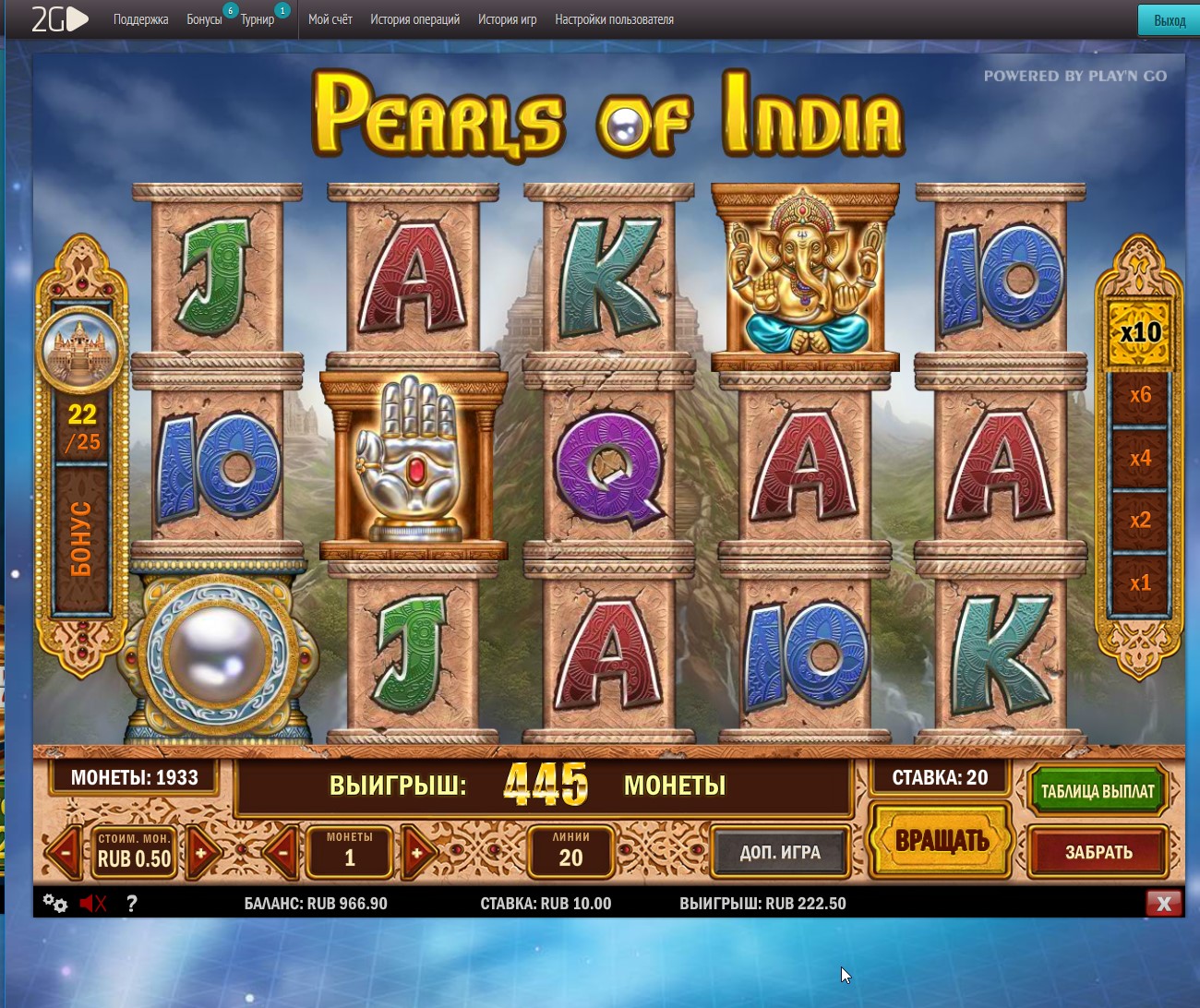Close the game with the red X
This screenshot has height=1008, width=1200.
pyautogui.click(x=1163, y=904)
